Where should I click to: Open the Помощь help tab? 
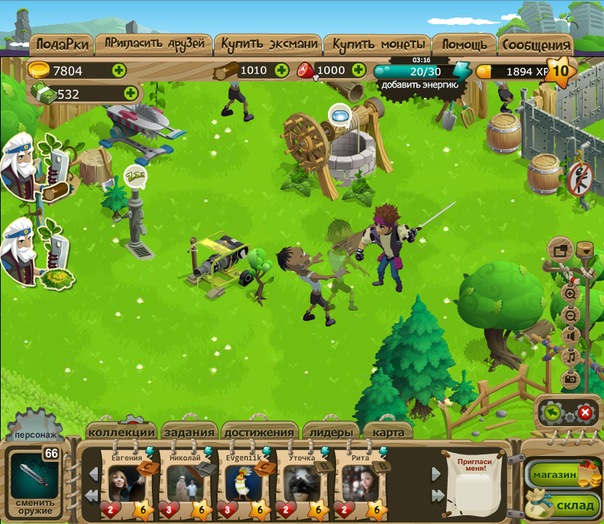click(465, 45)
